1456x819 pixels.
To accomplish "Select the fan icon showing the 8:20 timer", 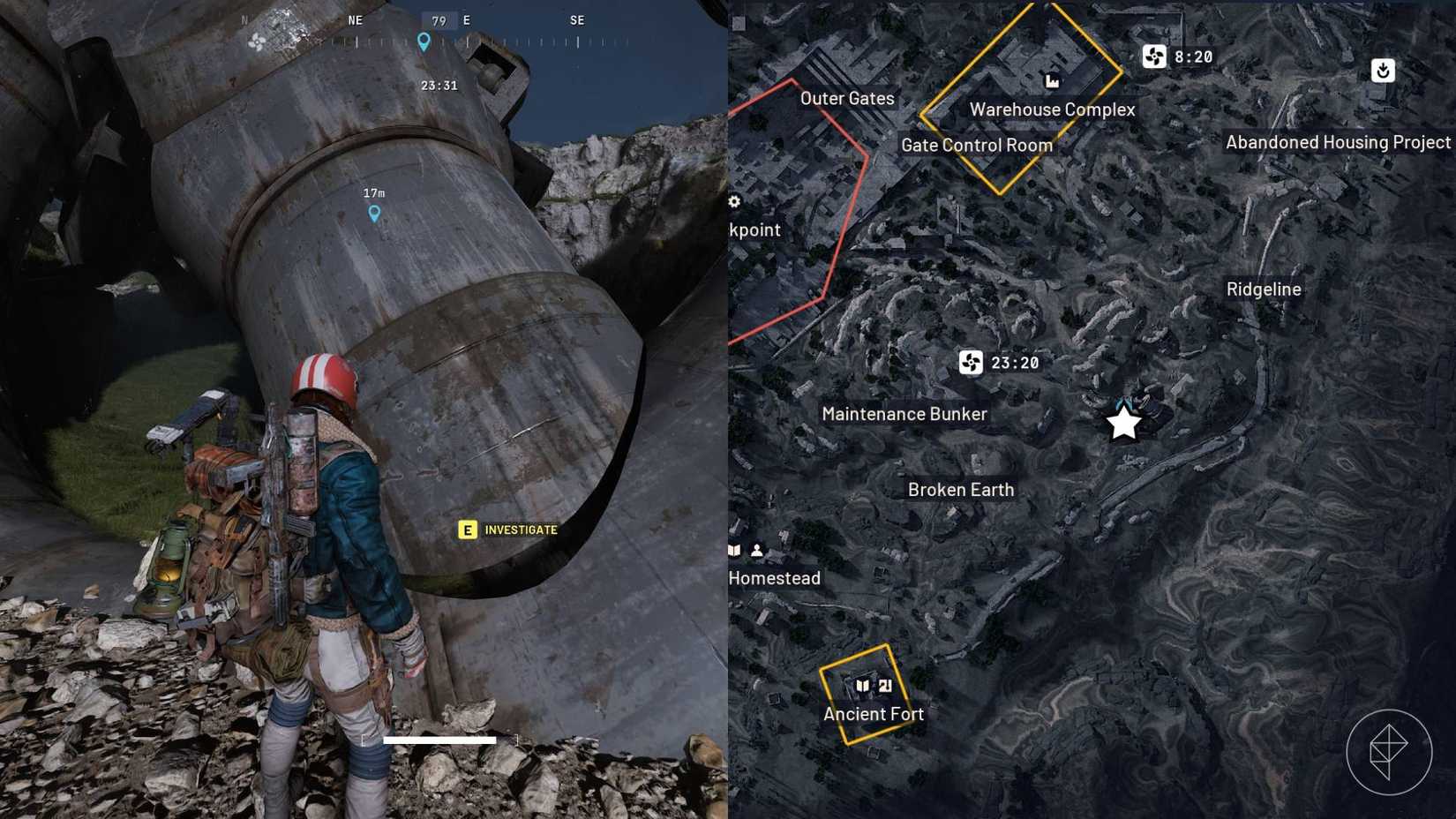I will point(1156,56).
